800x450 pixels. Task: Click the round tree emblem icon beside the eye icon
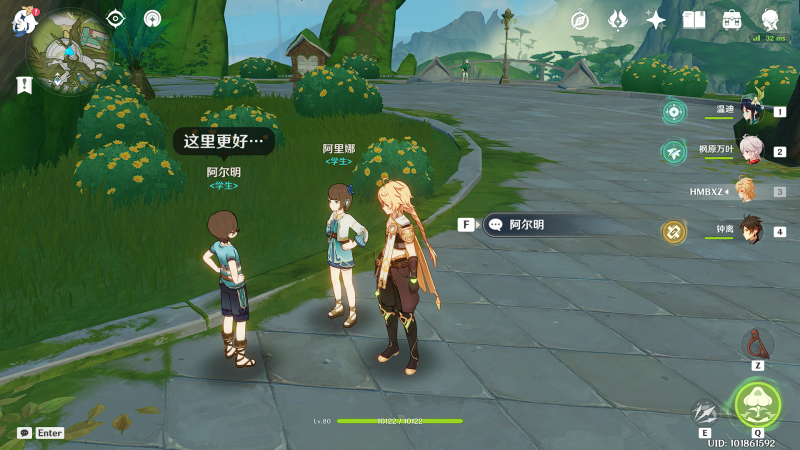coord(153,18)
